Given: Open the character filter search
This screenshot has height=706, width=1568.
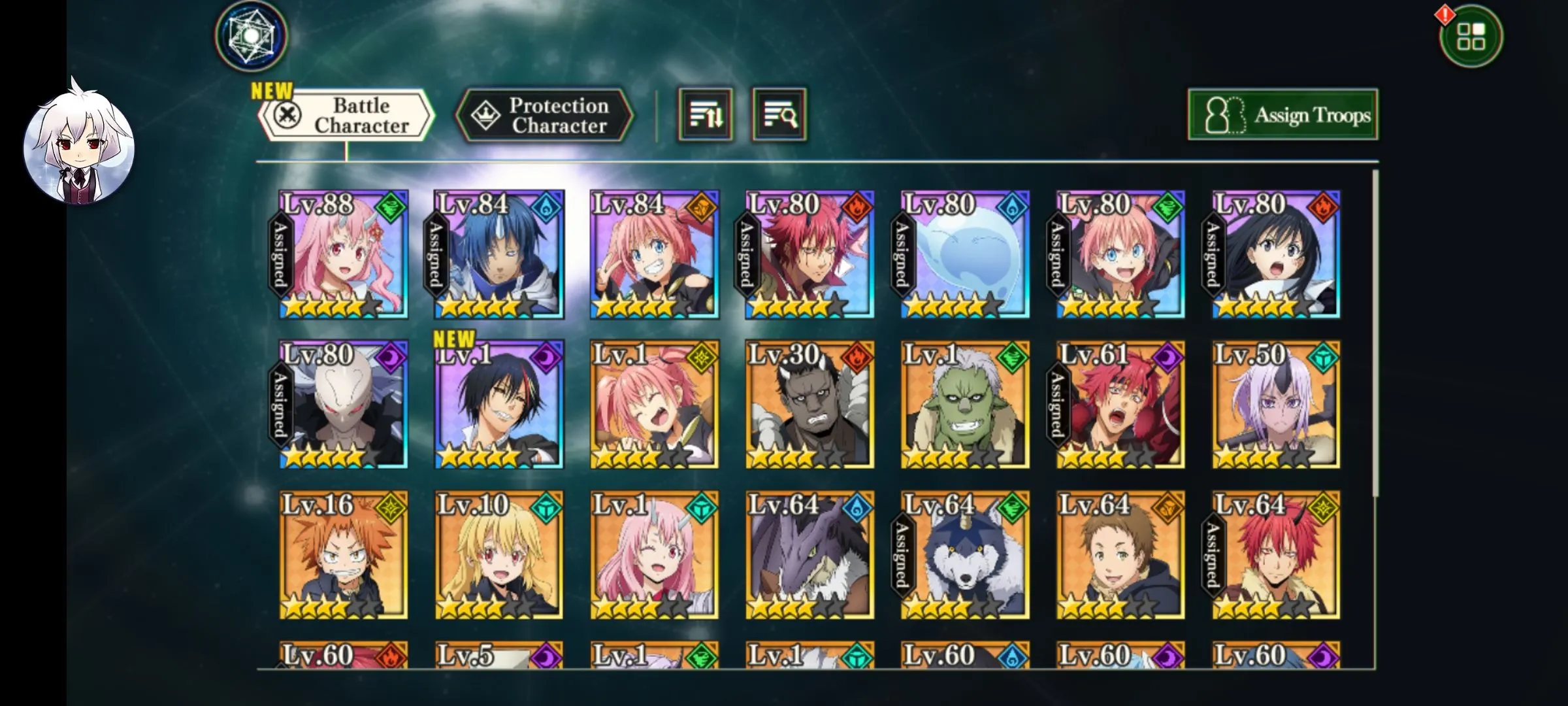Looking at the screenshot, I should 779,116.
